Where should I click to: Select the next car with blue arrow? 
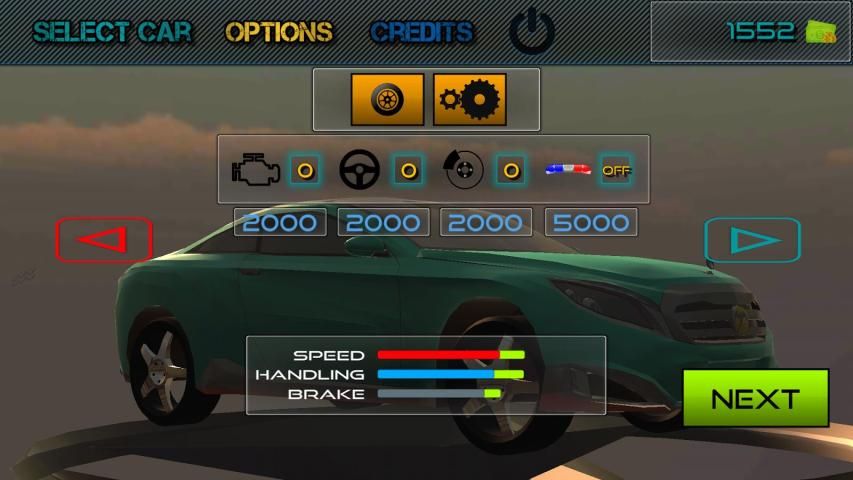(x=752, y=240)
